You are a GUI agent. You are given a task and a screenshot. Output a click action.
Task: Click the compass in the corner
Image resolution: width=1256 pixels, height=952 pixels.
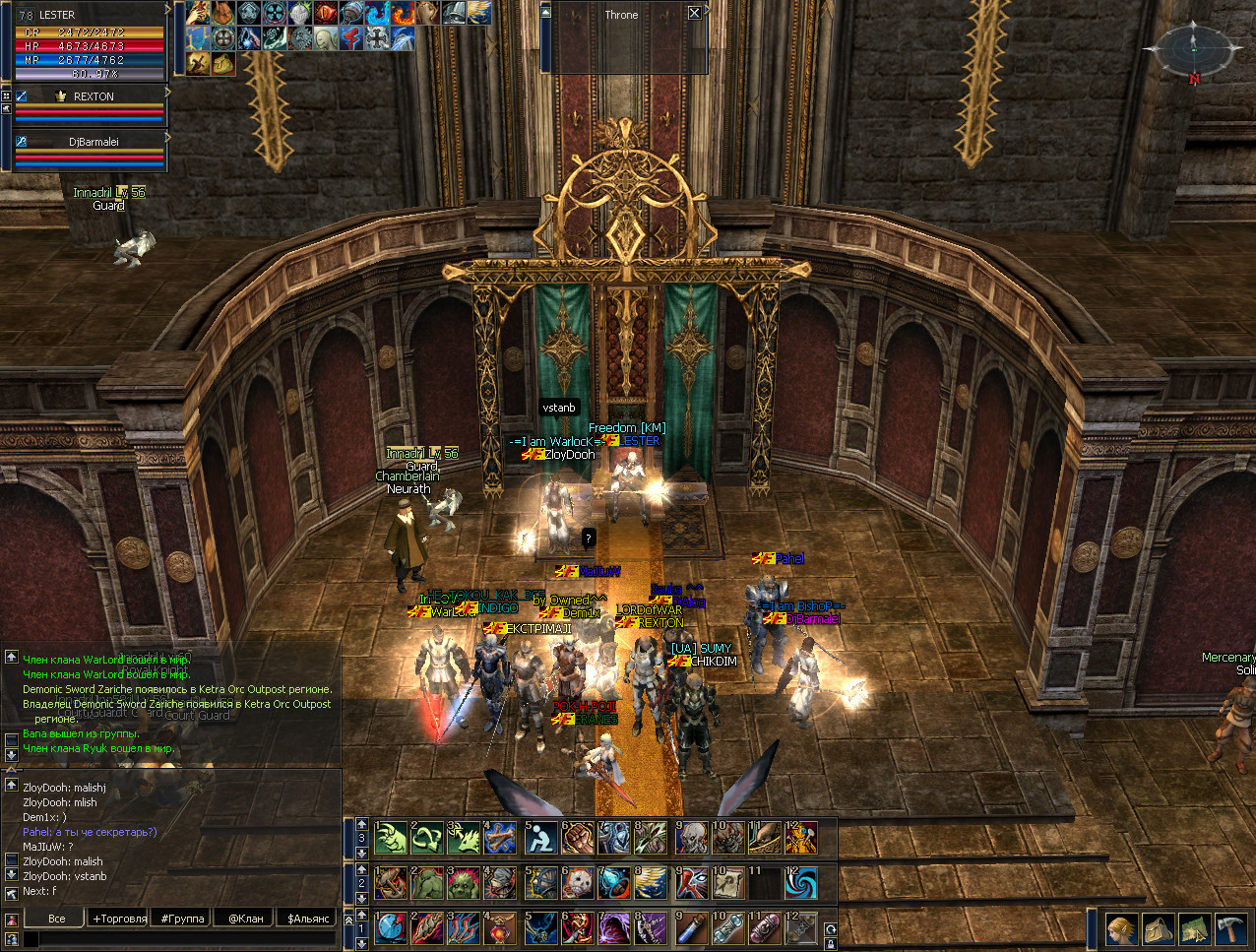pos(1192,47)
